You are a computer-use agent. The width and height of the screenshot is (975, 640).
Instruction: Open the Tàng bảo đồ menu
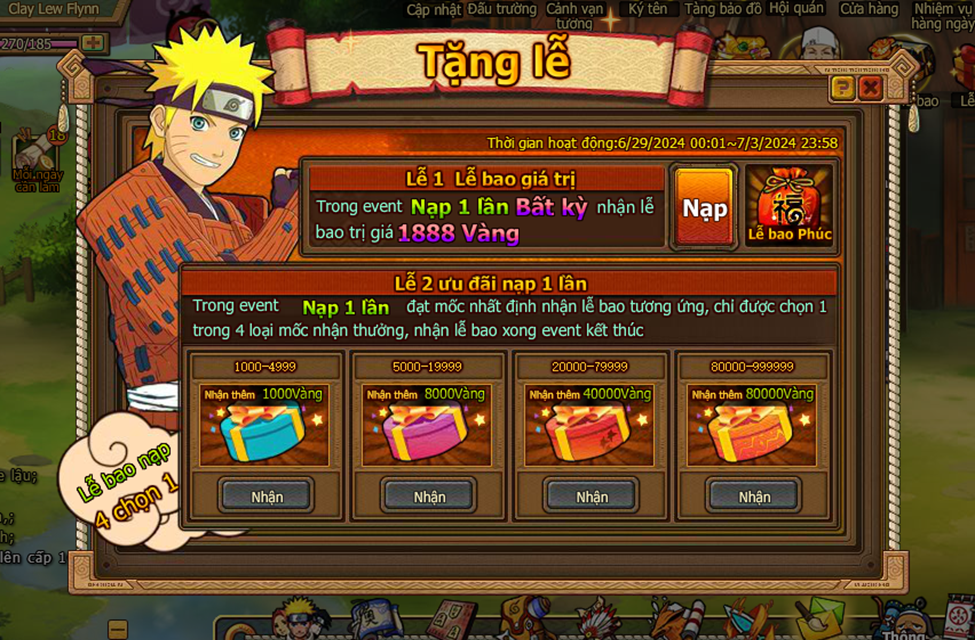(723, 9)
